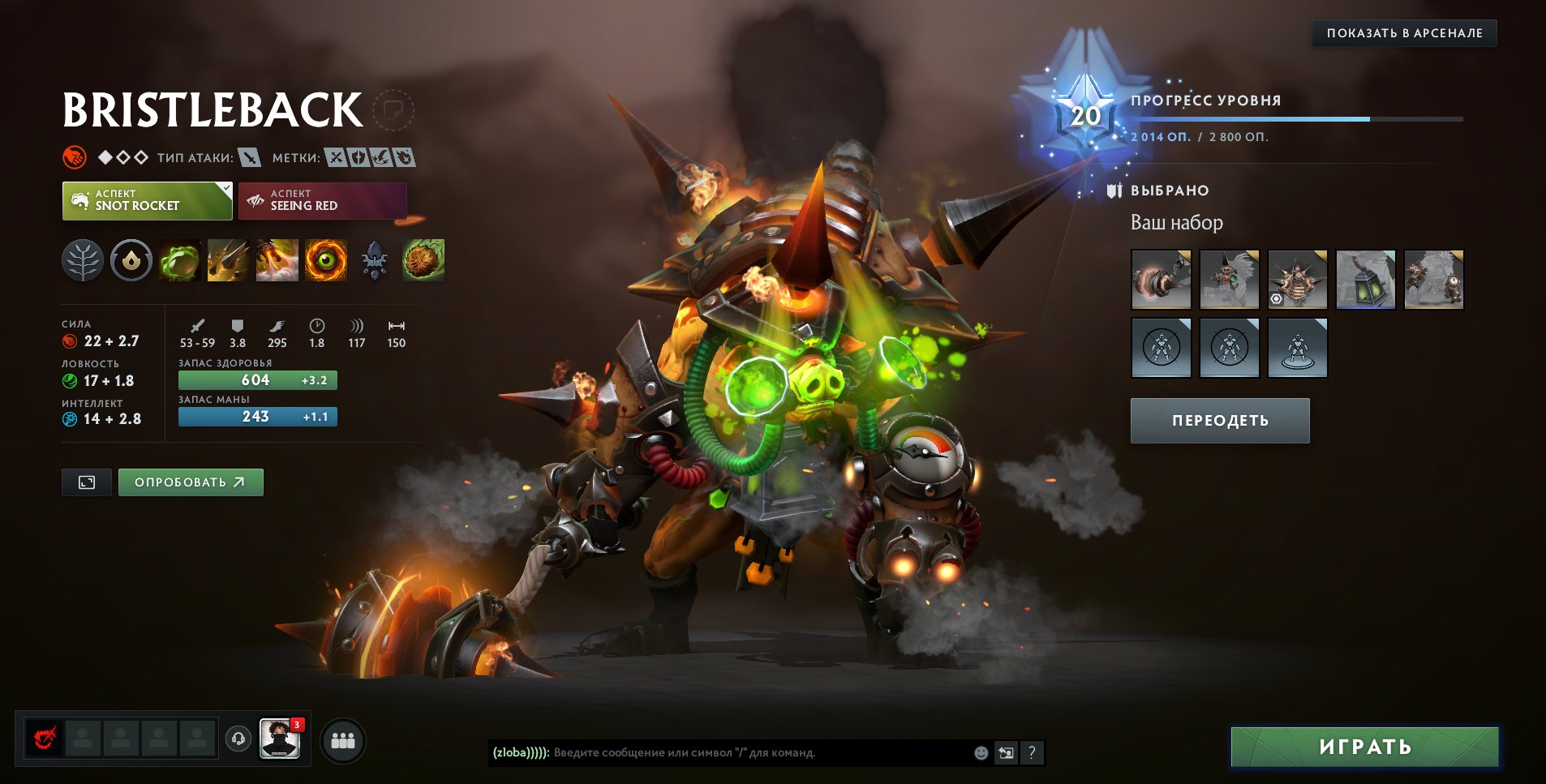This screenshot has width=1546, height=784.
Task: Select the Snot Rocket aspect
Action: coord(147,201)
